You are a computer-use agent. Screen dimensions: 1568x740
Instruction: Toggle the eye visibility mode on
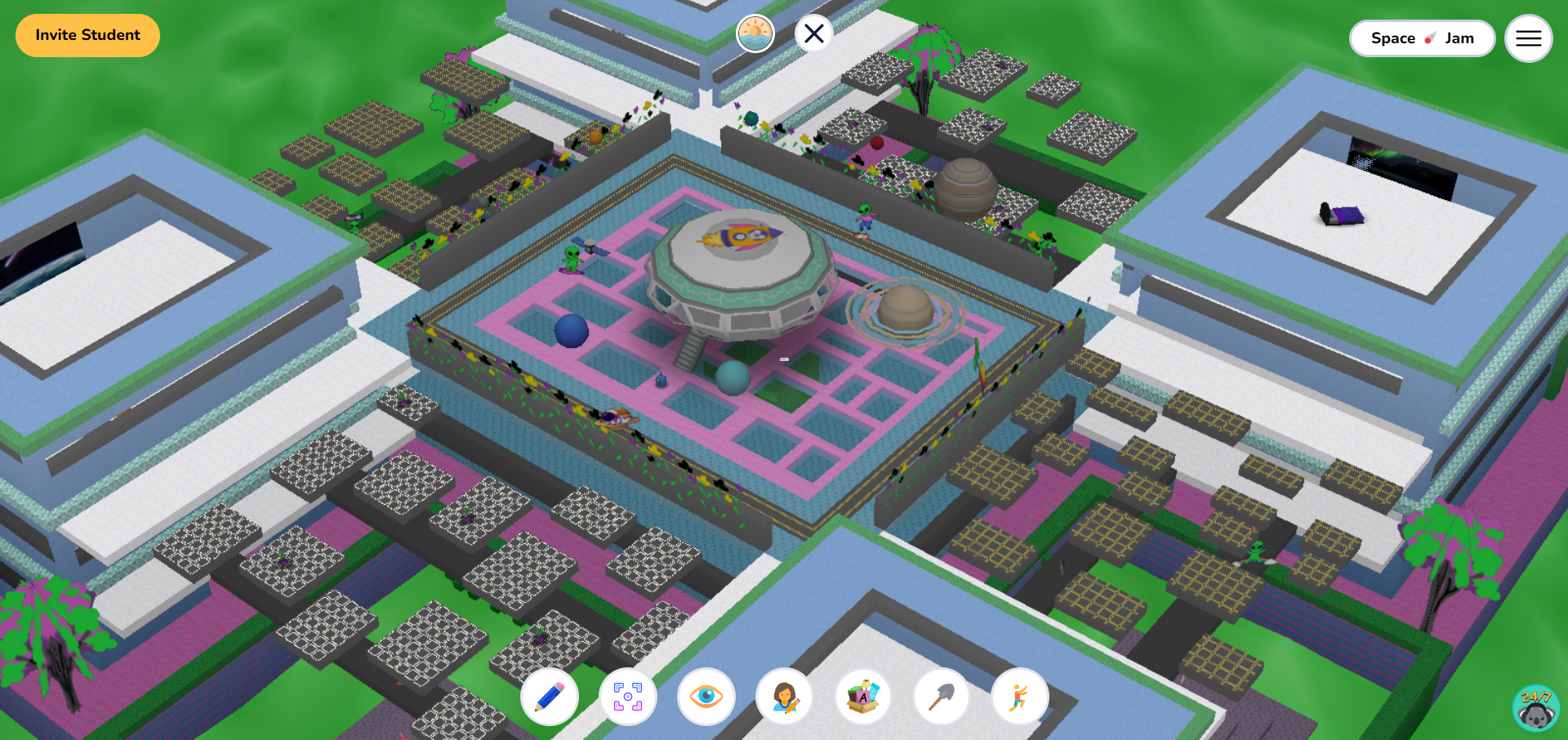click(707, 697)
